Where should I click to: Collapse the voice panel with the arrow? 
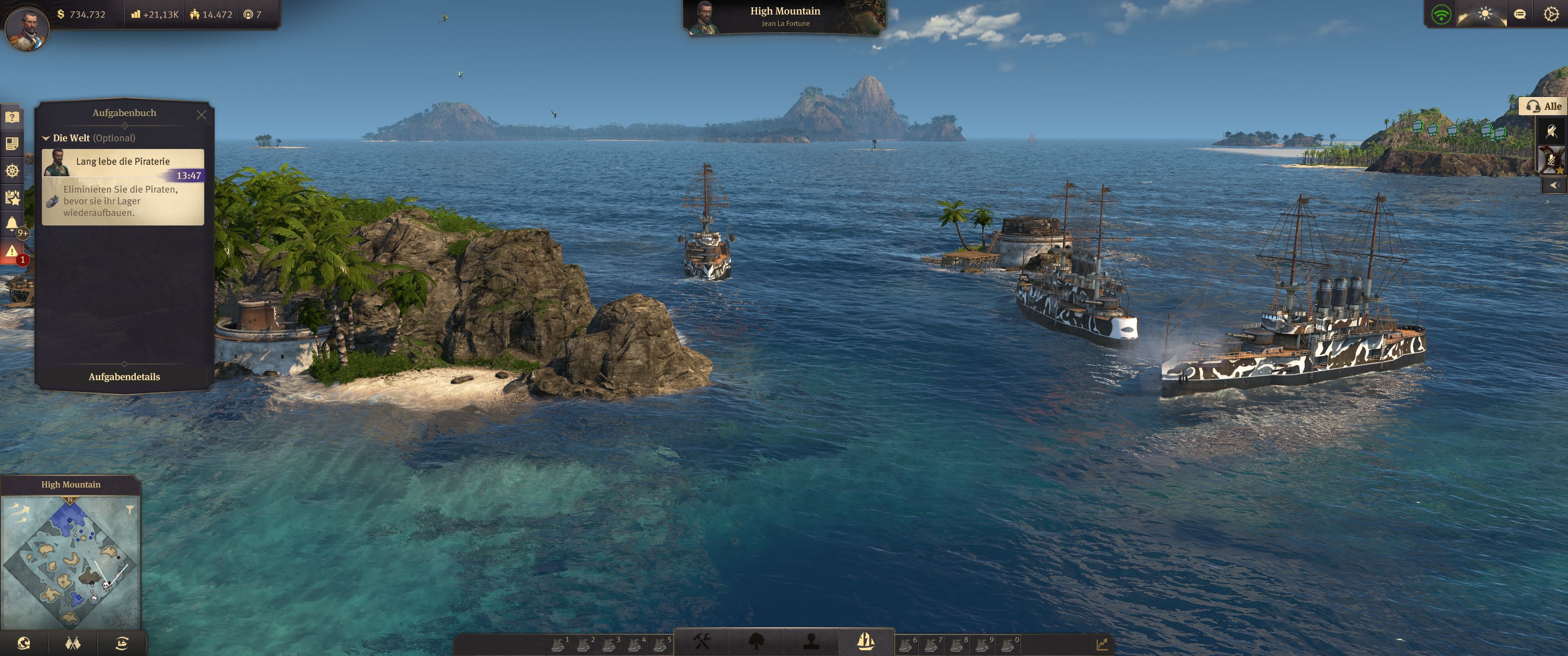1554,184
